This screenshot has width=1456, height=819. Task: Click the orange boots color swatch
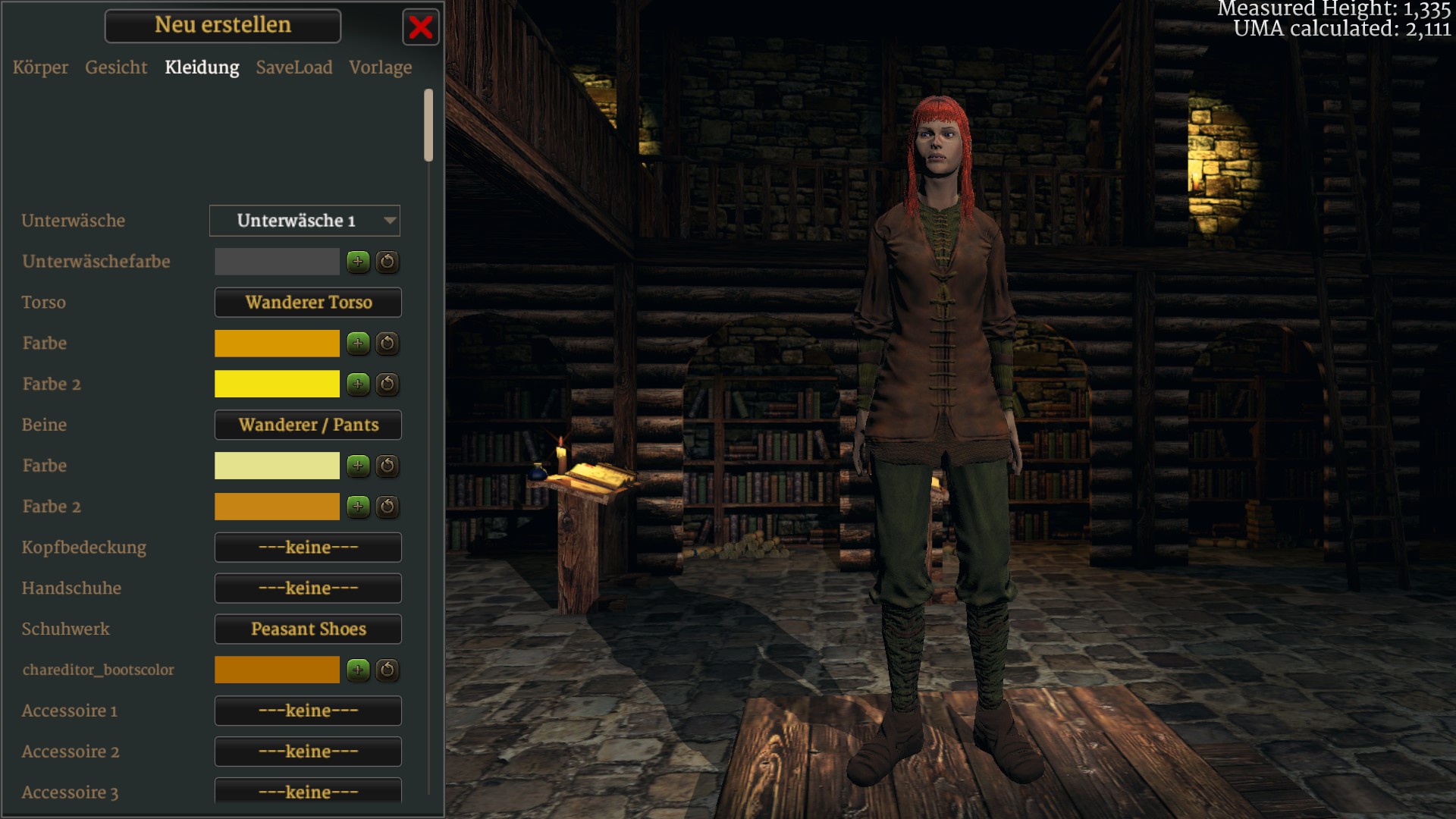[x=277, y=670]
